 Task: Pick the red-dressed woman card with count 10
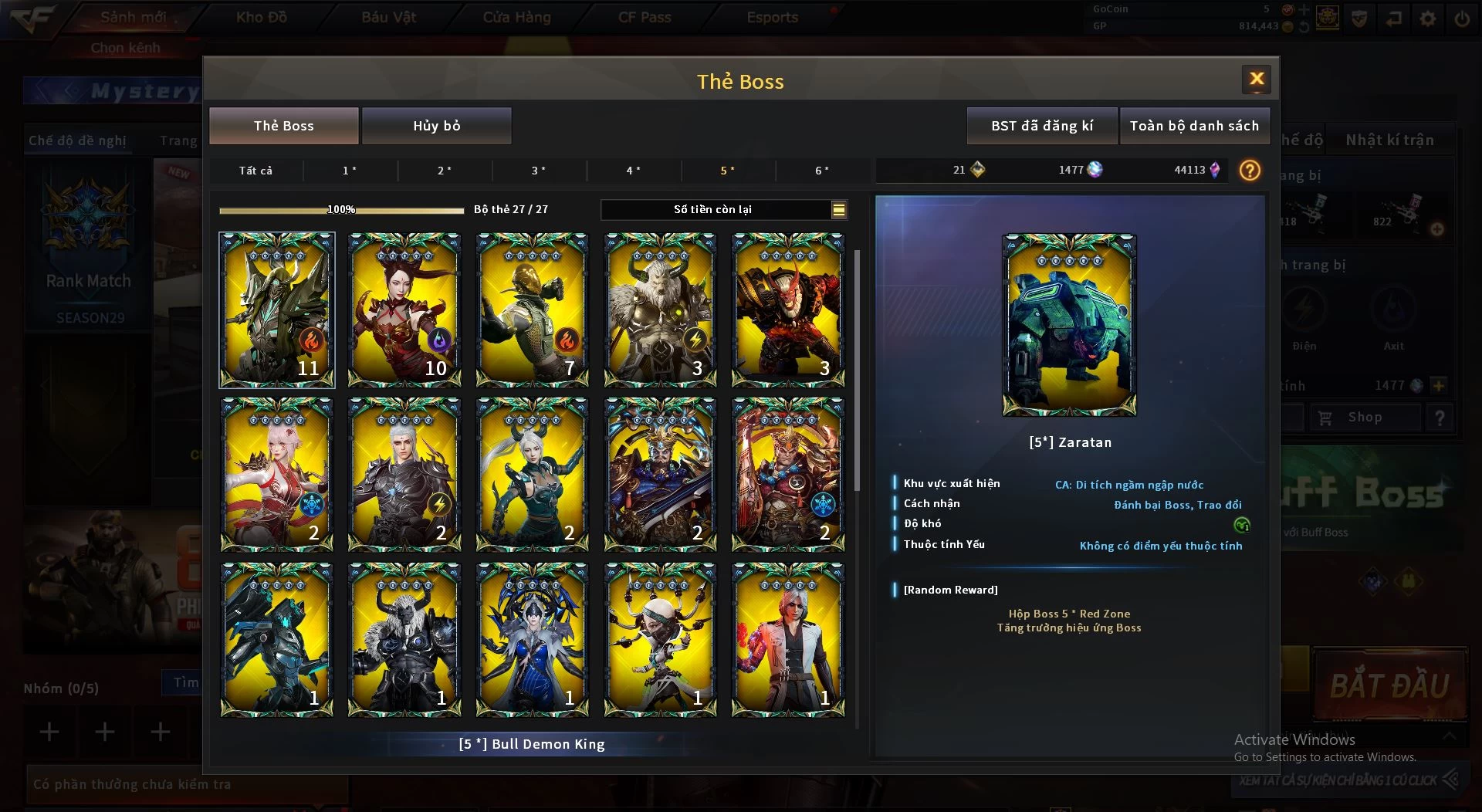pos(404,310)
